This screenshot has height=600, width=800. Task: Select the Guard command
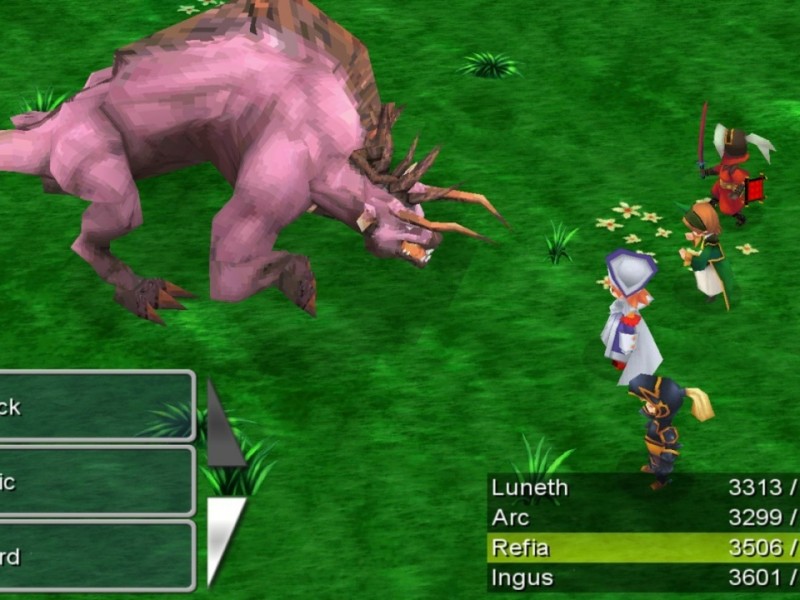click(x=95, y=556)
